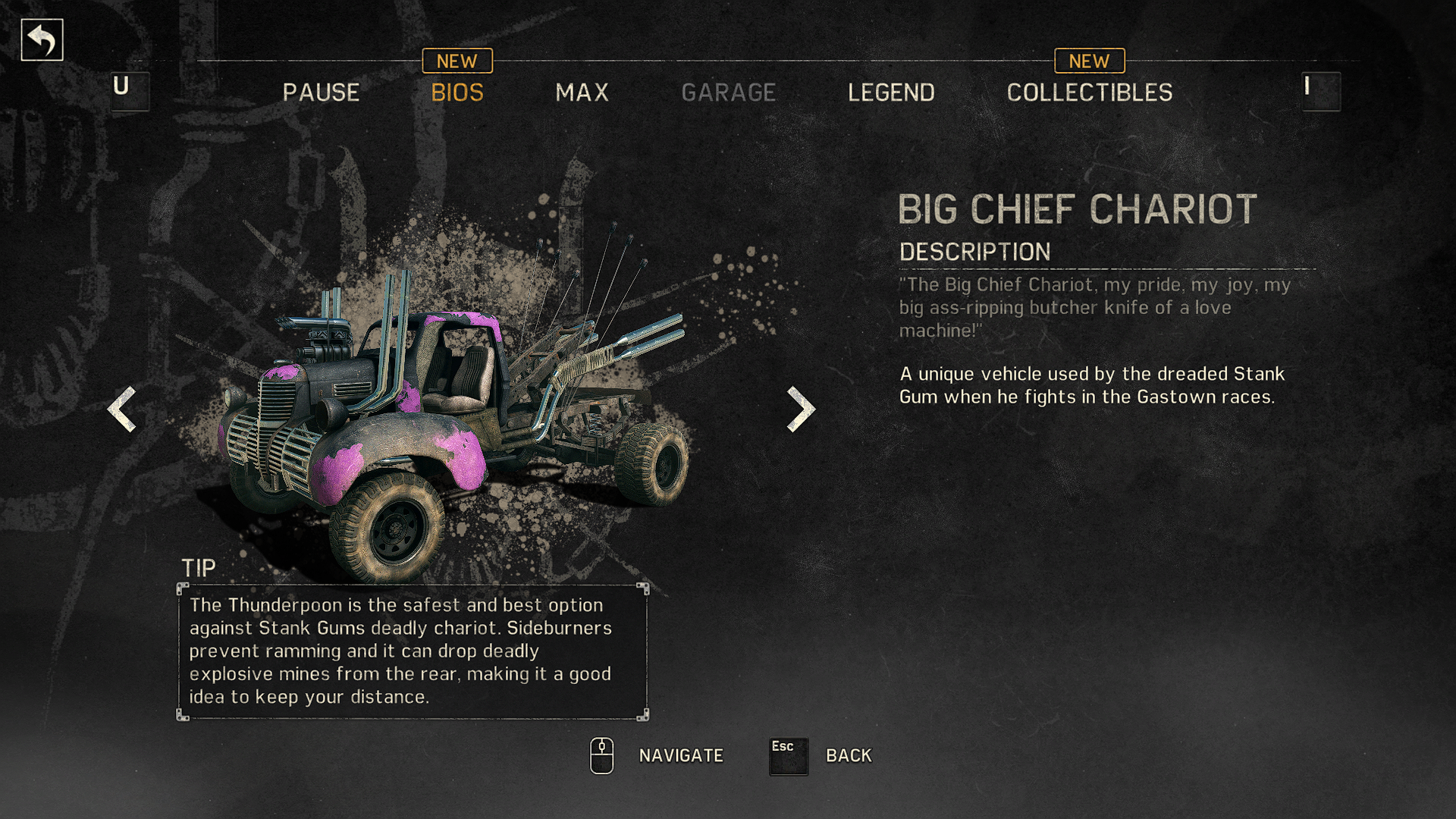Show the COLLECTIBLES tab
Image resolution: width=1456 pixels, height=819 pixels.
(x=1089, y=93)
